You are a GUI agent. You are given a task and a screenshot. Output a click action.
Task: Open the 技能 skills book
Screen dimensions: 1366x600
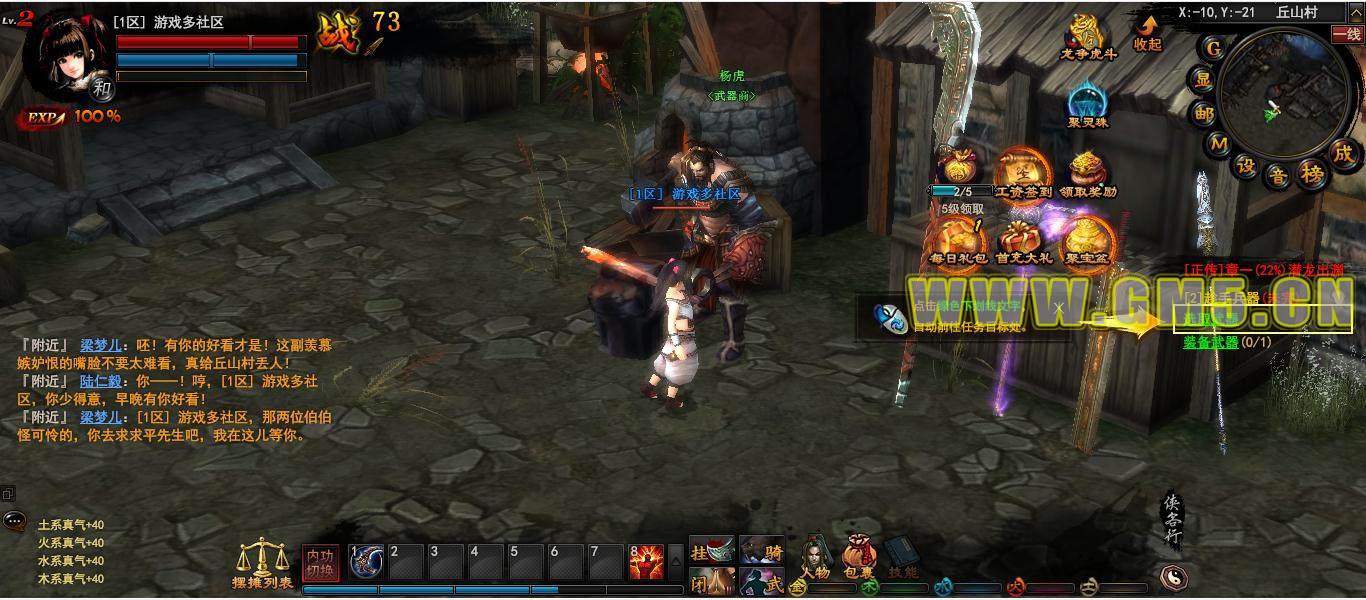901,556
